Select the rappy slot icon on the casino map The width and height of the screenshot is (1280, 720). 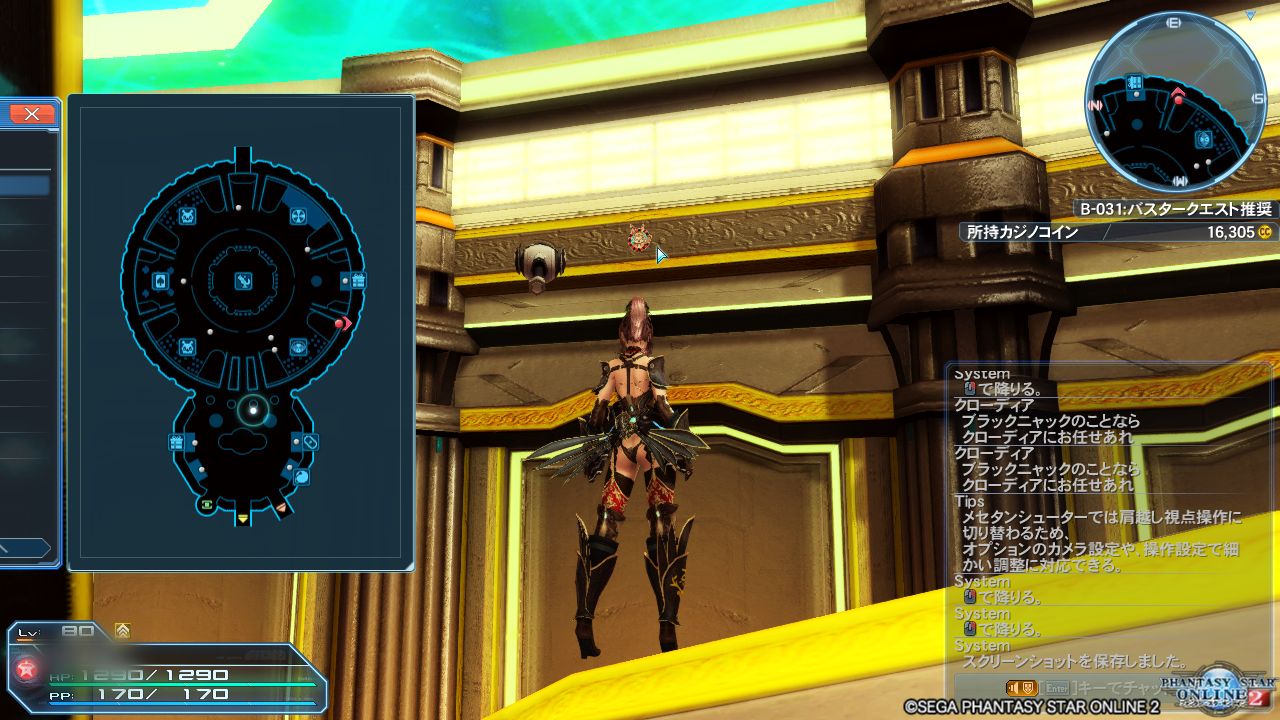coord(188,215)
